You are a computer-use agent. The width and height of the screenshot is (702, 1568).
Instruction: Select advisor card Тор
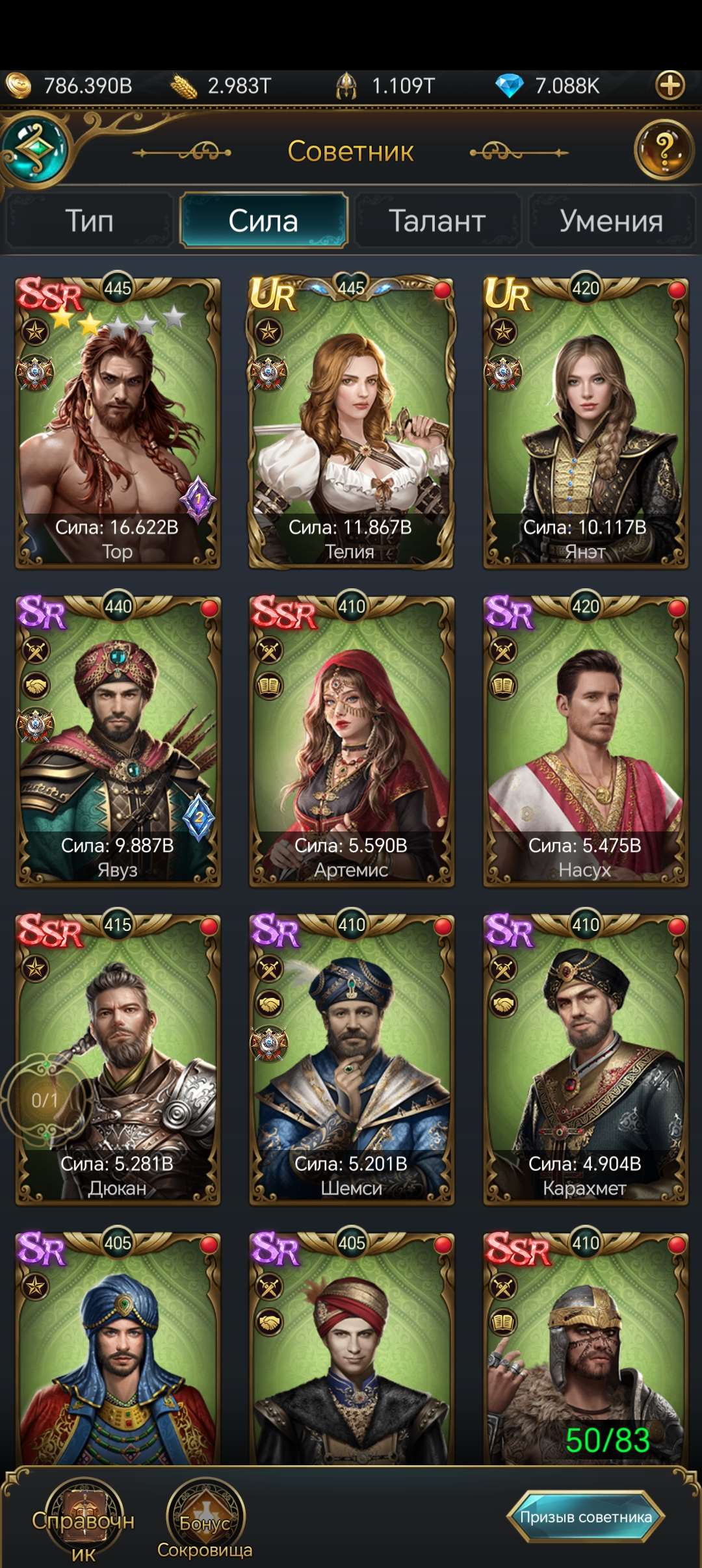[118, 423]
